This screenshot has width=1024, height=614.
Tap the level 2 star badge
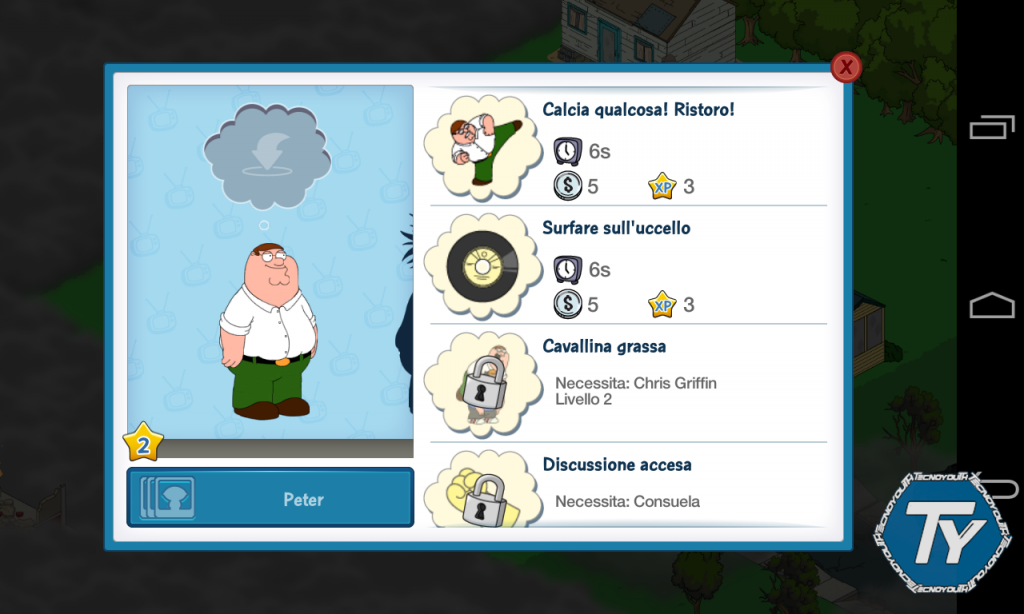click(143, 443)
